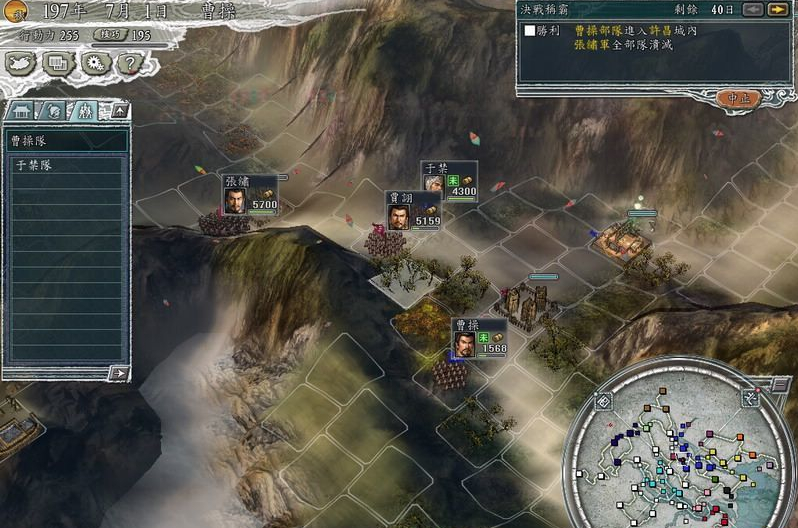Click the minimap's top-left corner button
The image size is (798, 528).
[604, 401]
